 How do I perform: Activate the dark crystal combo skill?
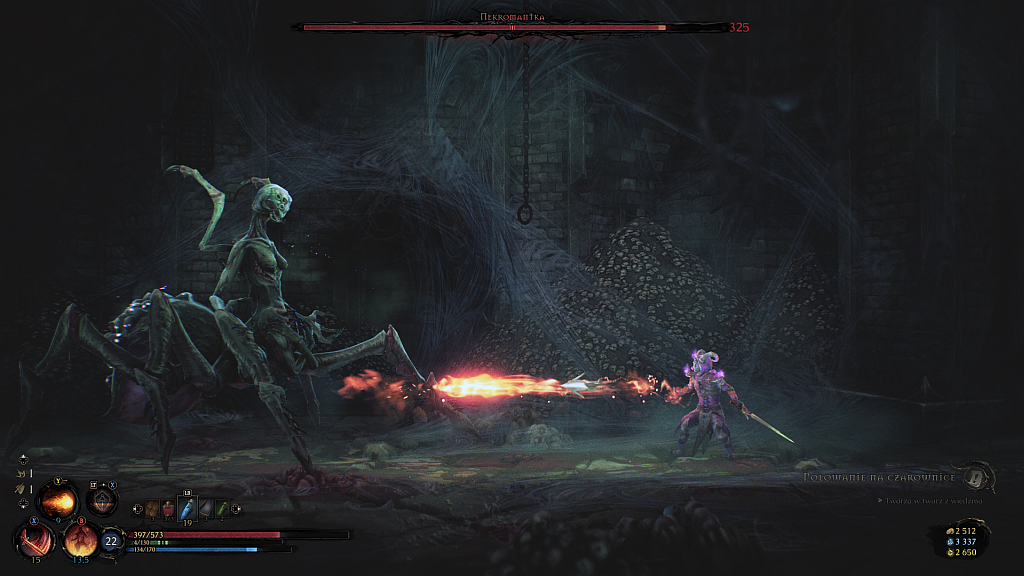point(101,500)
